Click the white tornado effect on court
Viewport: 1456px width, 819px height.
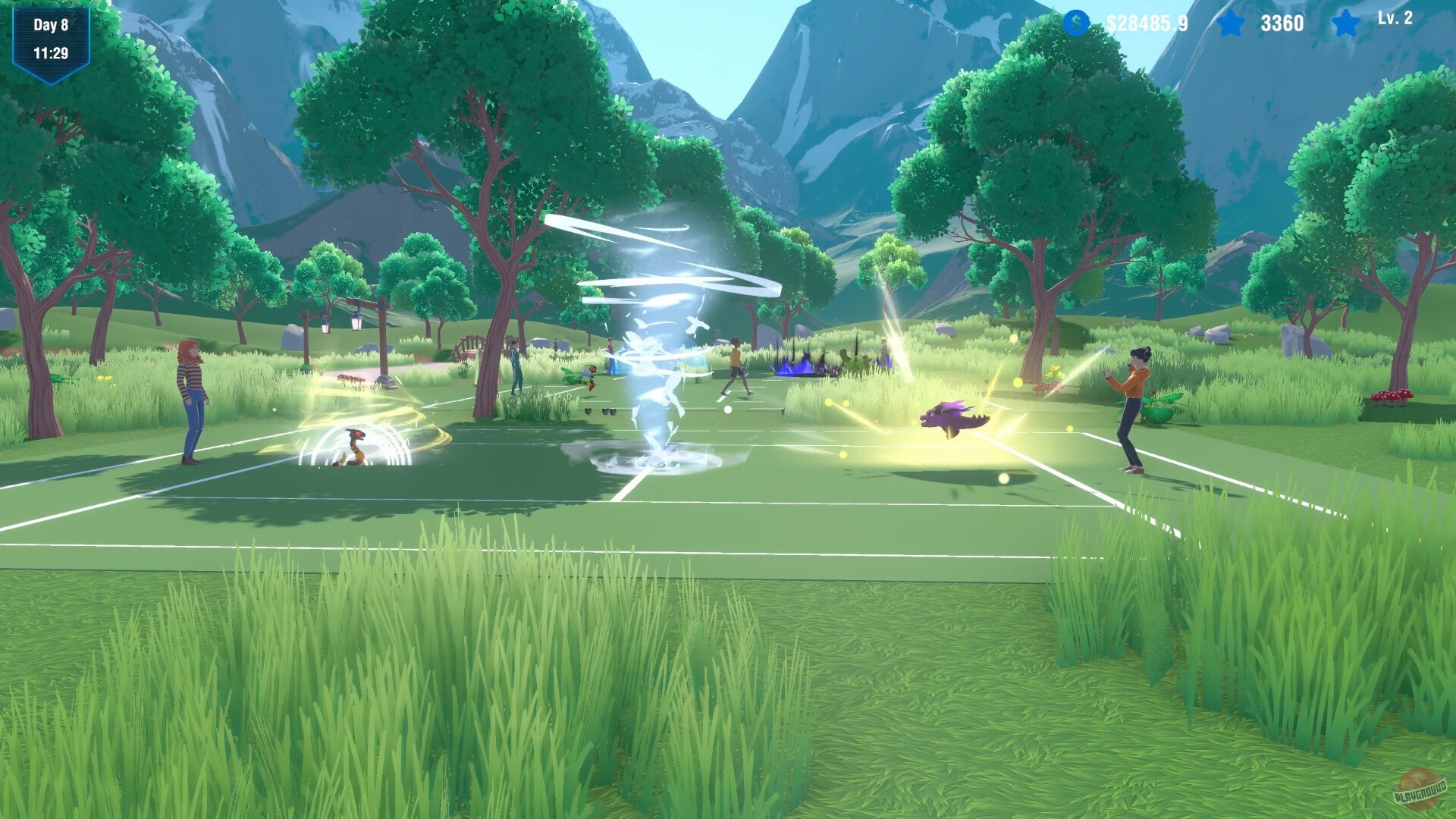pos(656,341)
